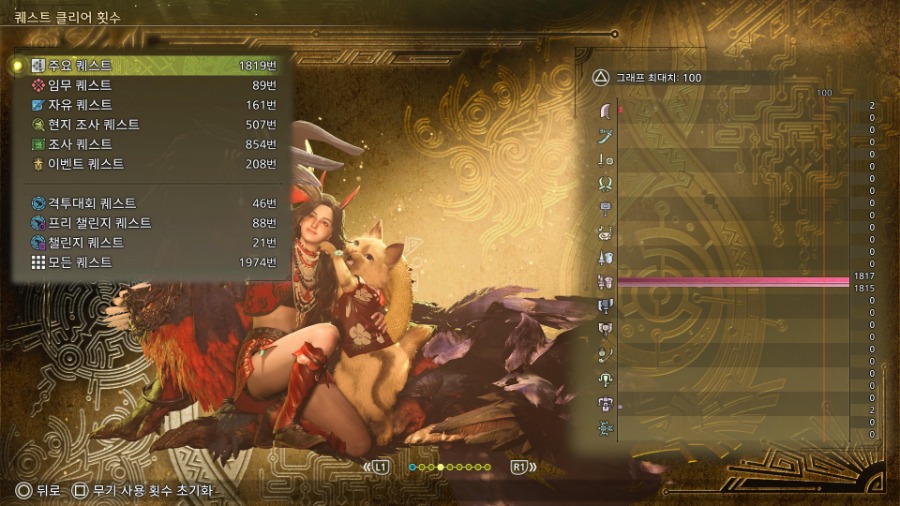Select 현지 조사 퀘스트 row

[x=150, y=125]
